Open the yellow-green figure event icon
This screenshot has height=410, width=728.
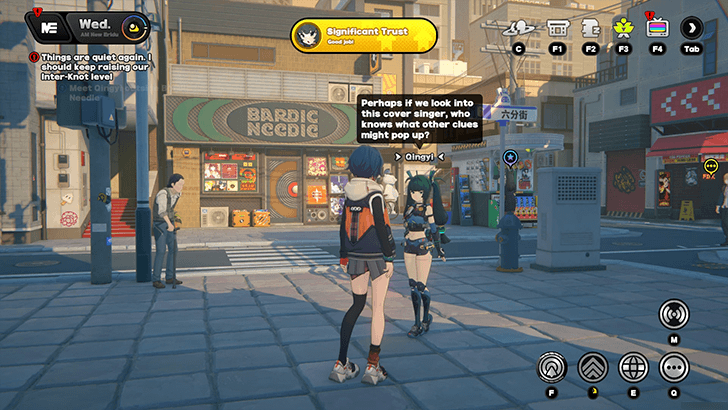click(624, 28)
